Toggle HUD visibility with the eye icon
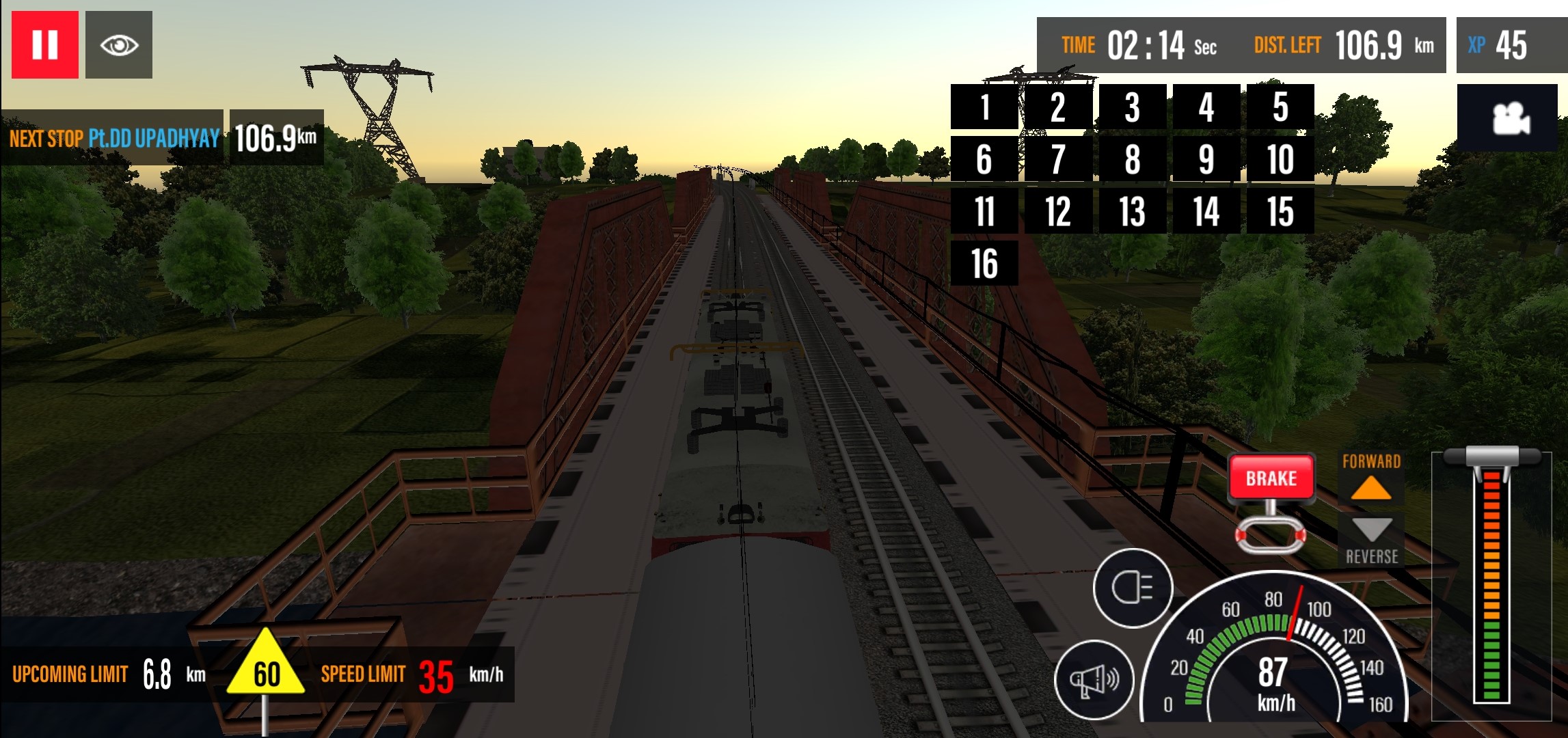The image size is (1568, 738). pos(119,45)
